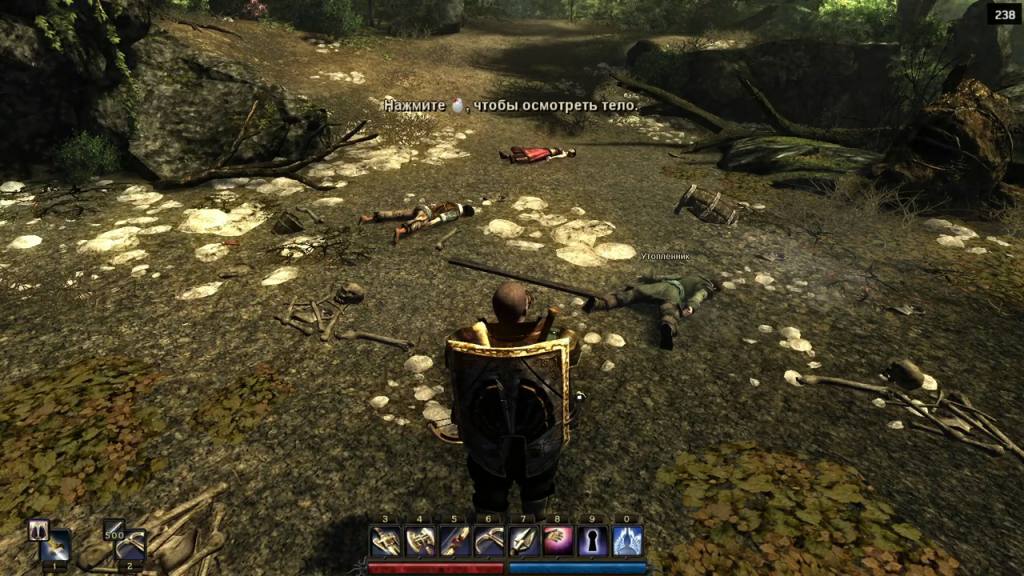Select the pickaxe in hotbar slot 6
Screen dimensions: 1024x576
point(489,541)
